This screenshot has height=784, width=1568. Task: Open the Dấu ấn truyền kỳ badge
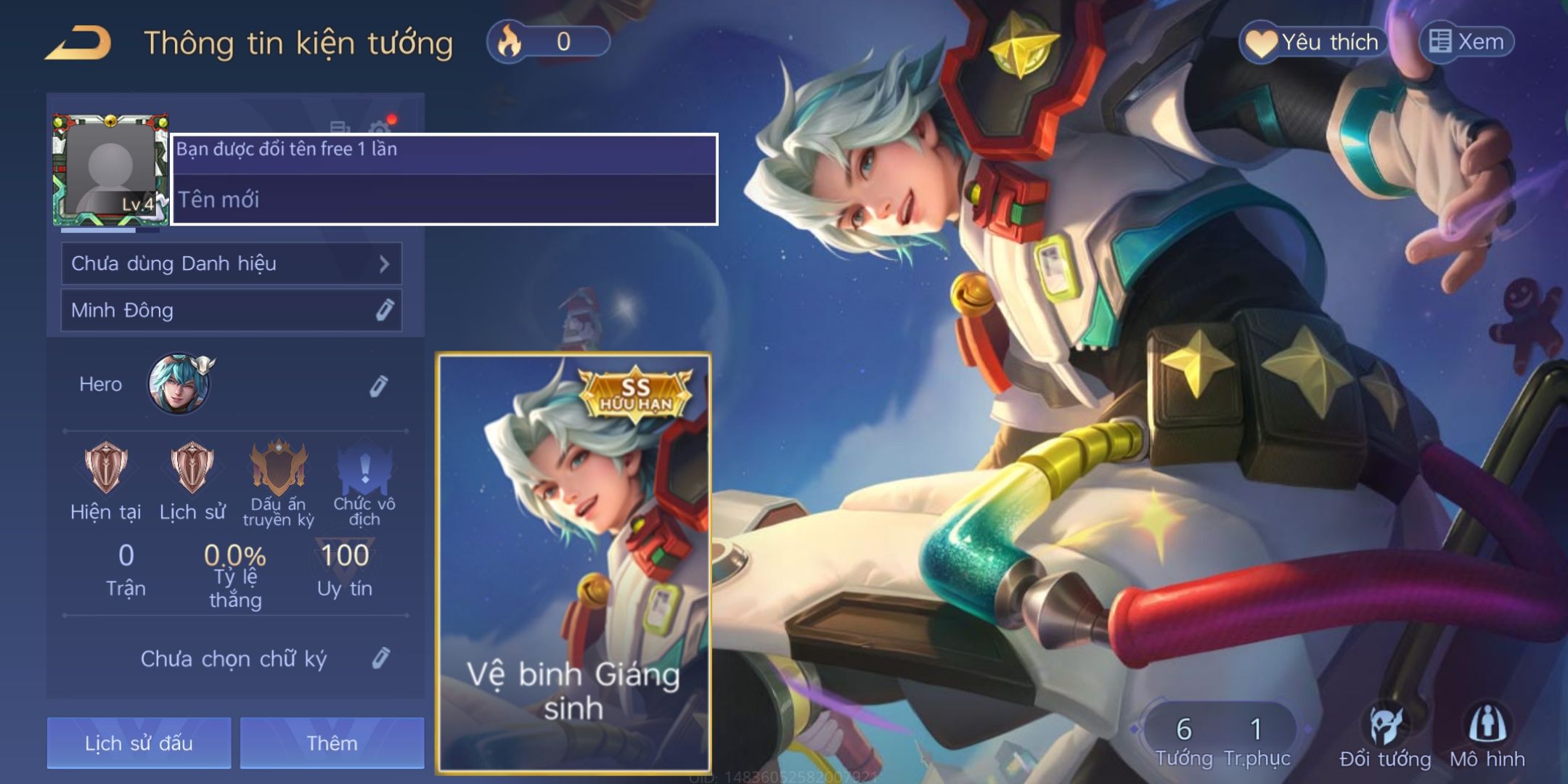(278, 468)
